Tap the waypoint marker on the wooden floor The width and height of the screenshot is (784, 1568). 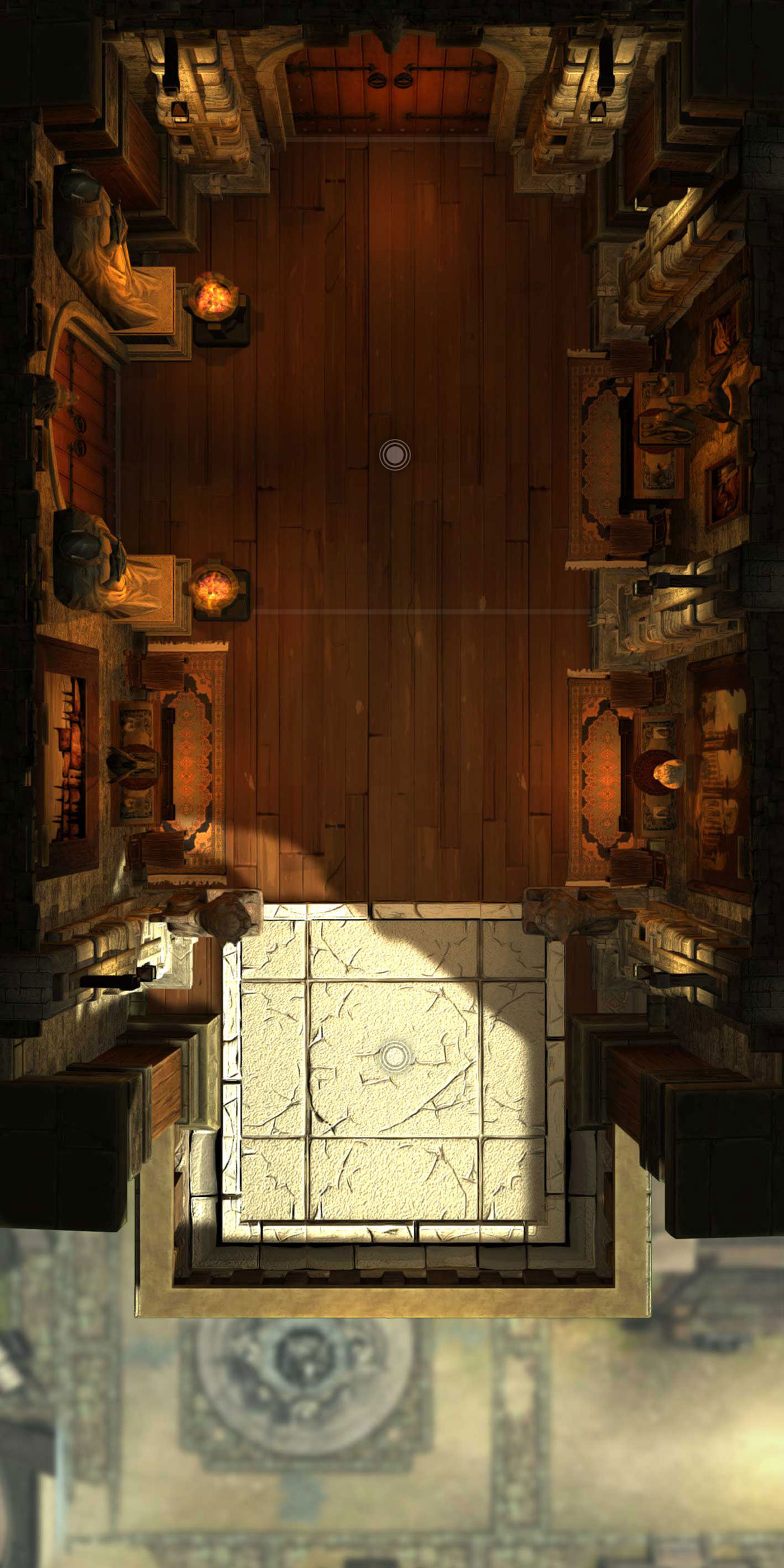tap(394, 455)
